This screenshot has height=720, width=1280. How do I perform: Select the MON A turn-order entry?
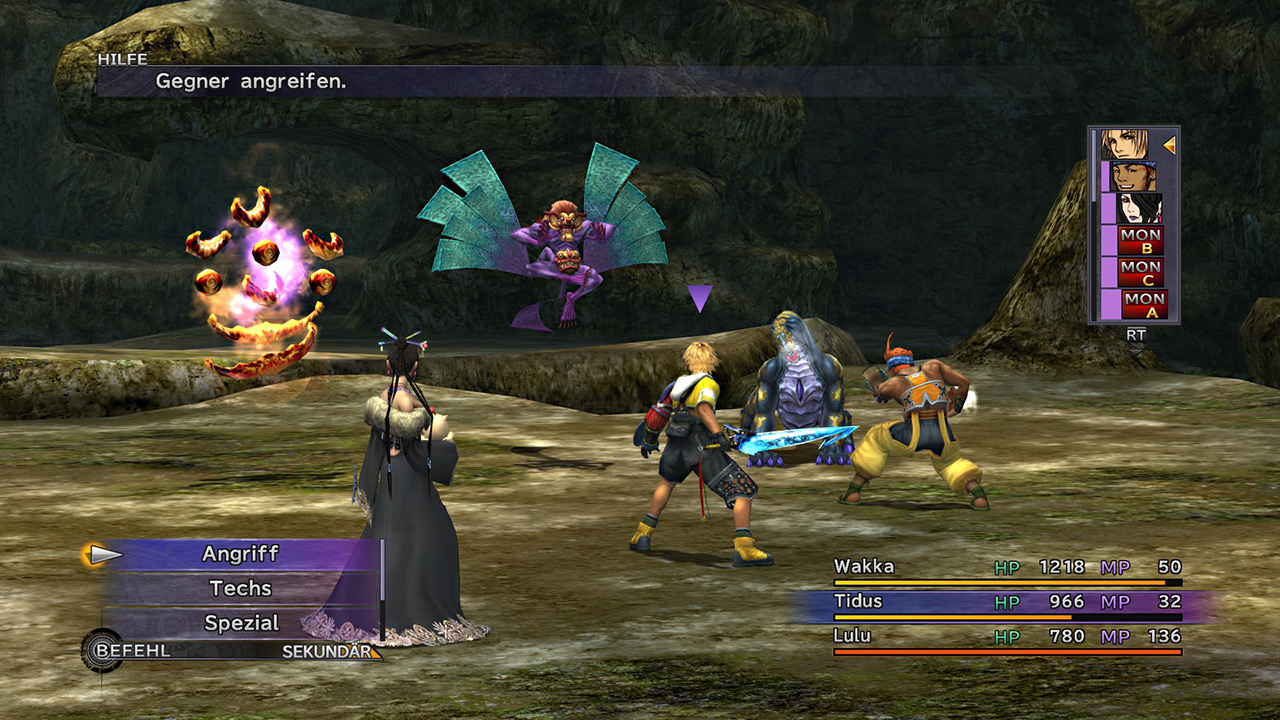pos(1145,305)
